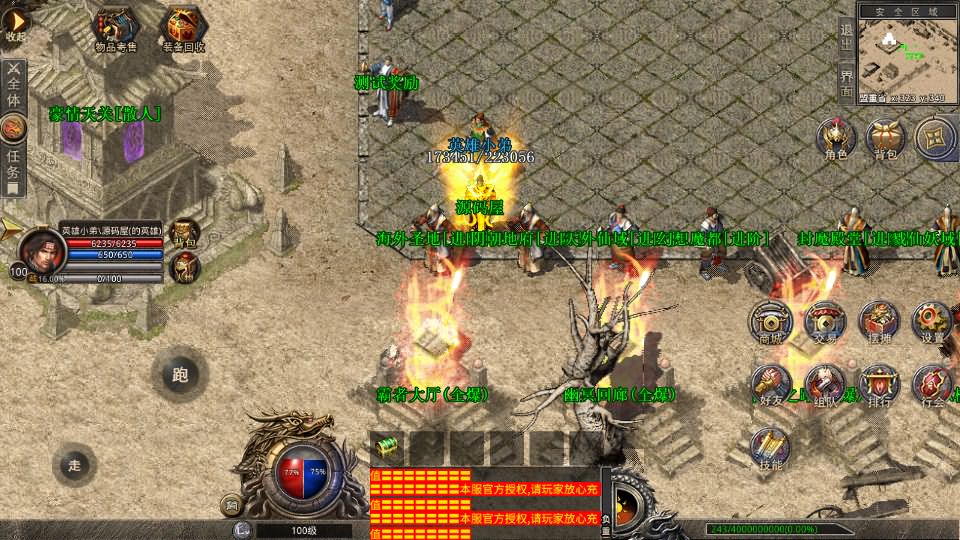Image resolution: width=960 pixels, height=540 pixels.
Task: Open the 排行 rankings board
Action: click(x=879, y=384)
